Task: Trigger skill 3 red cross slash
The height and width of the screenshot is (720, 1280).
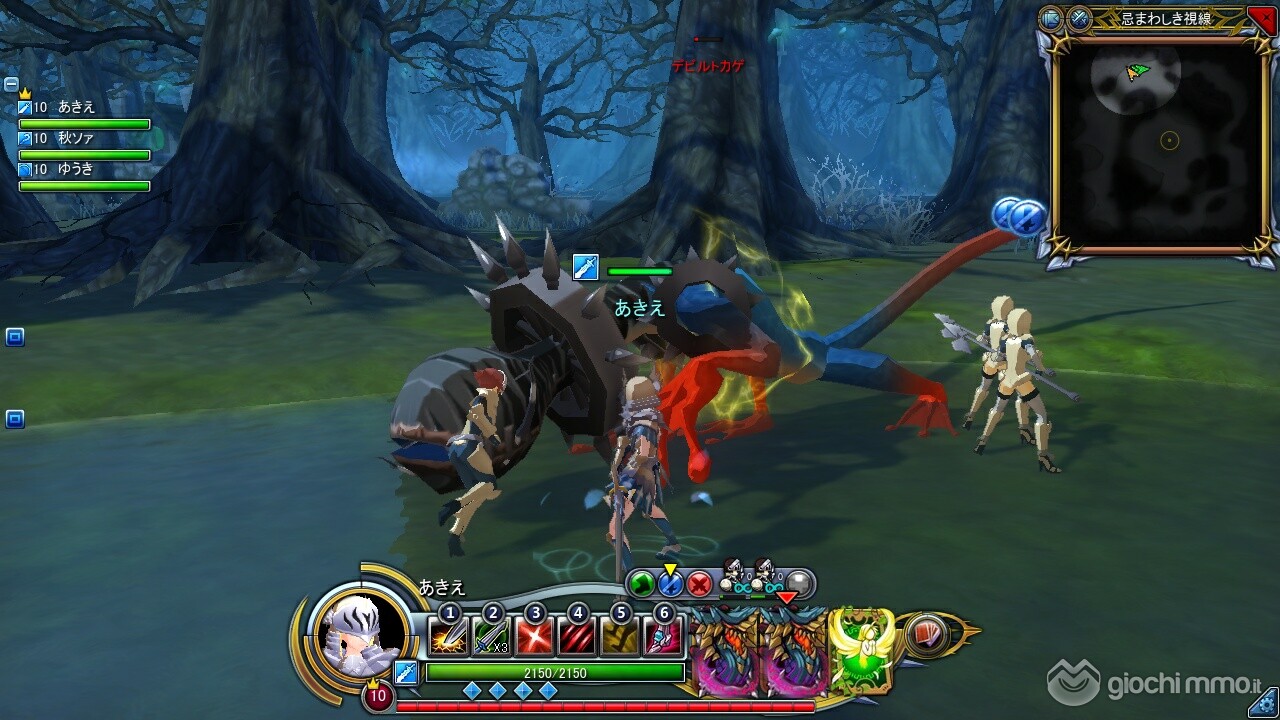Action: 534,637
